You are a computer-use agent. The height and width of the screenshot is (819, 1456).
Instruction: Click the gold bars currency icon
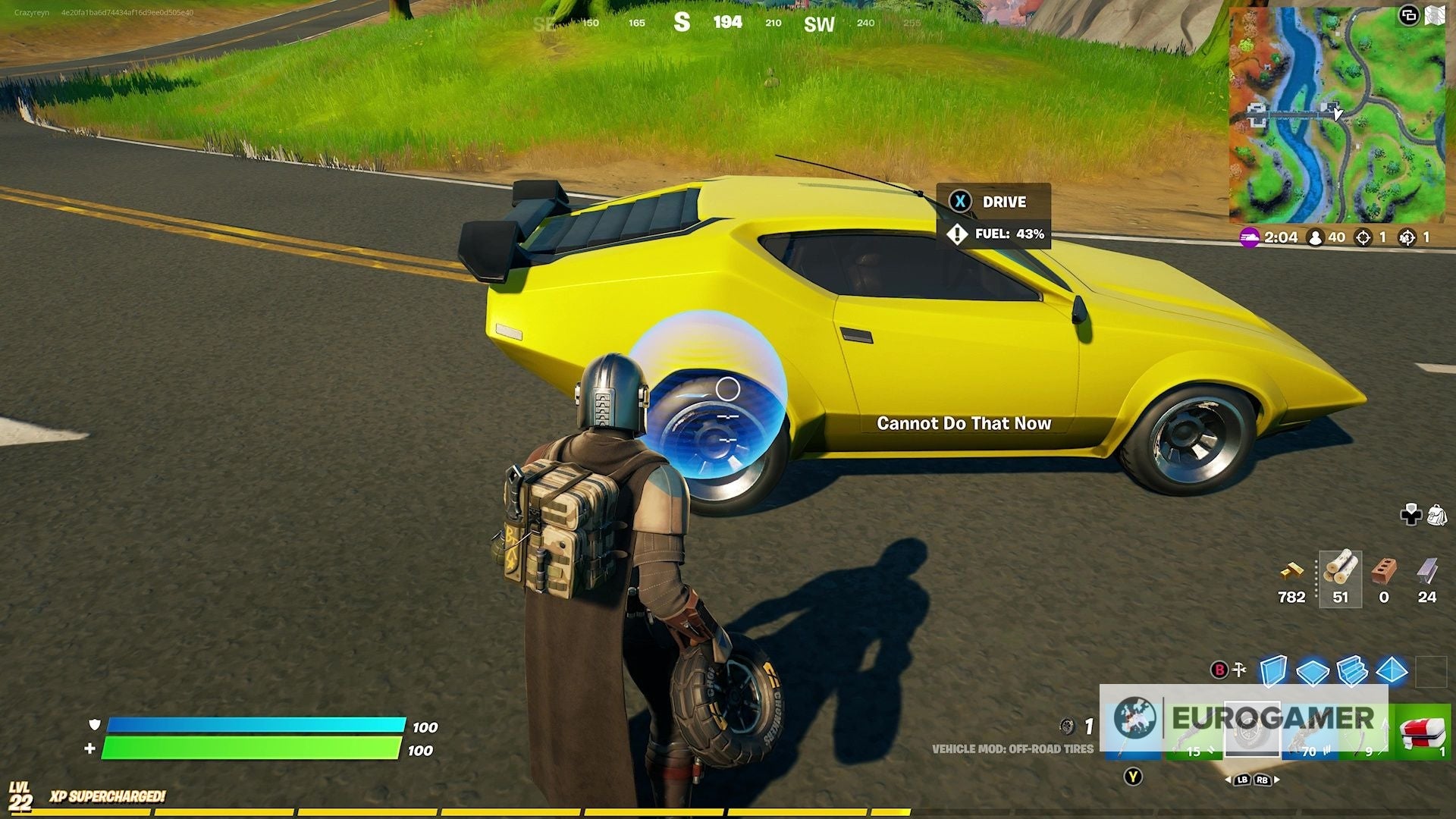tap(1293, 570)
